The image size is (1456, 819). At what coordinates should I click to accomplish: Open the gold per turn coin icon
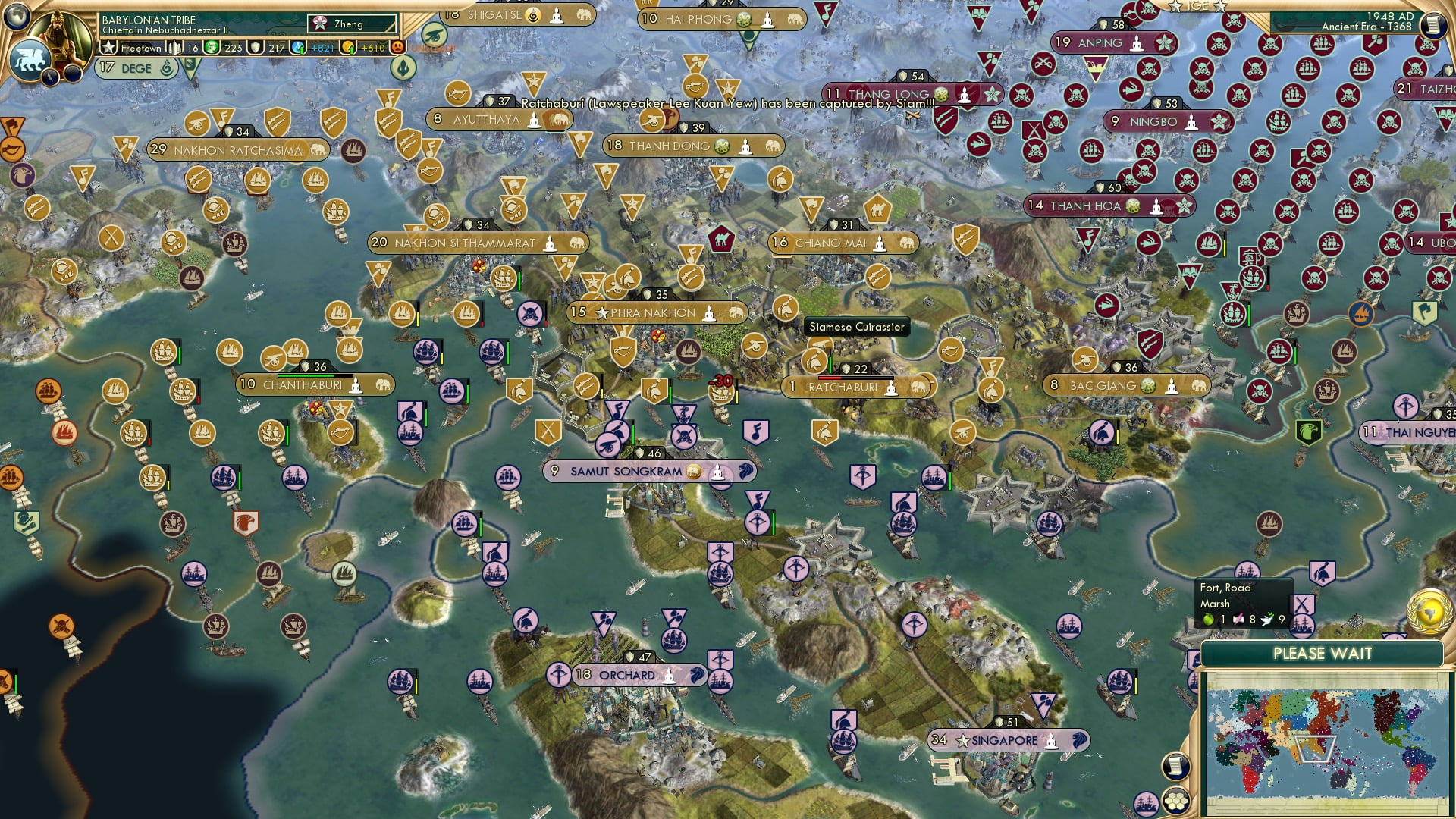pos(348,48)
